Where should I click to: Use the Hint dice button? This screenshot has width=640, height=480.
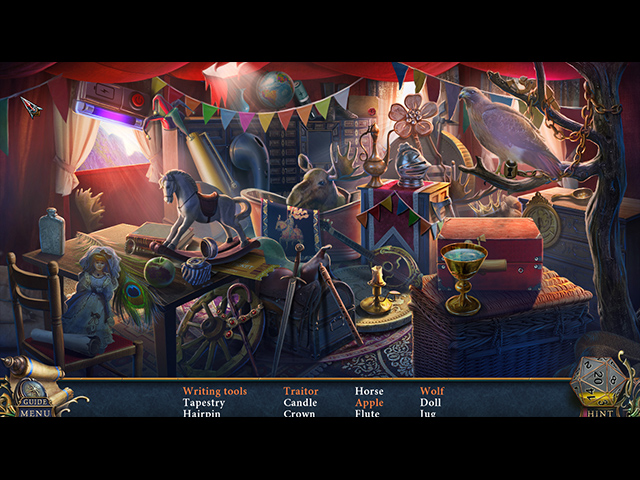tap(596, 384)
